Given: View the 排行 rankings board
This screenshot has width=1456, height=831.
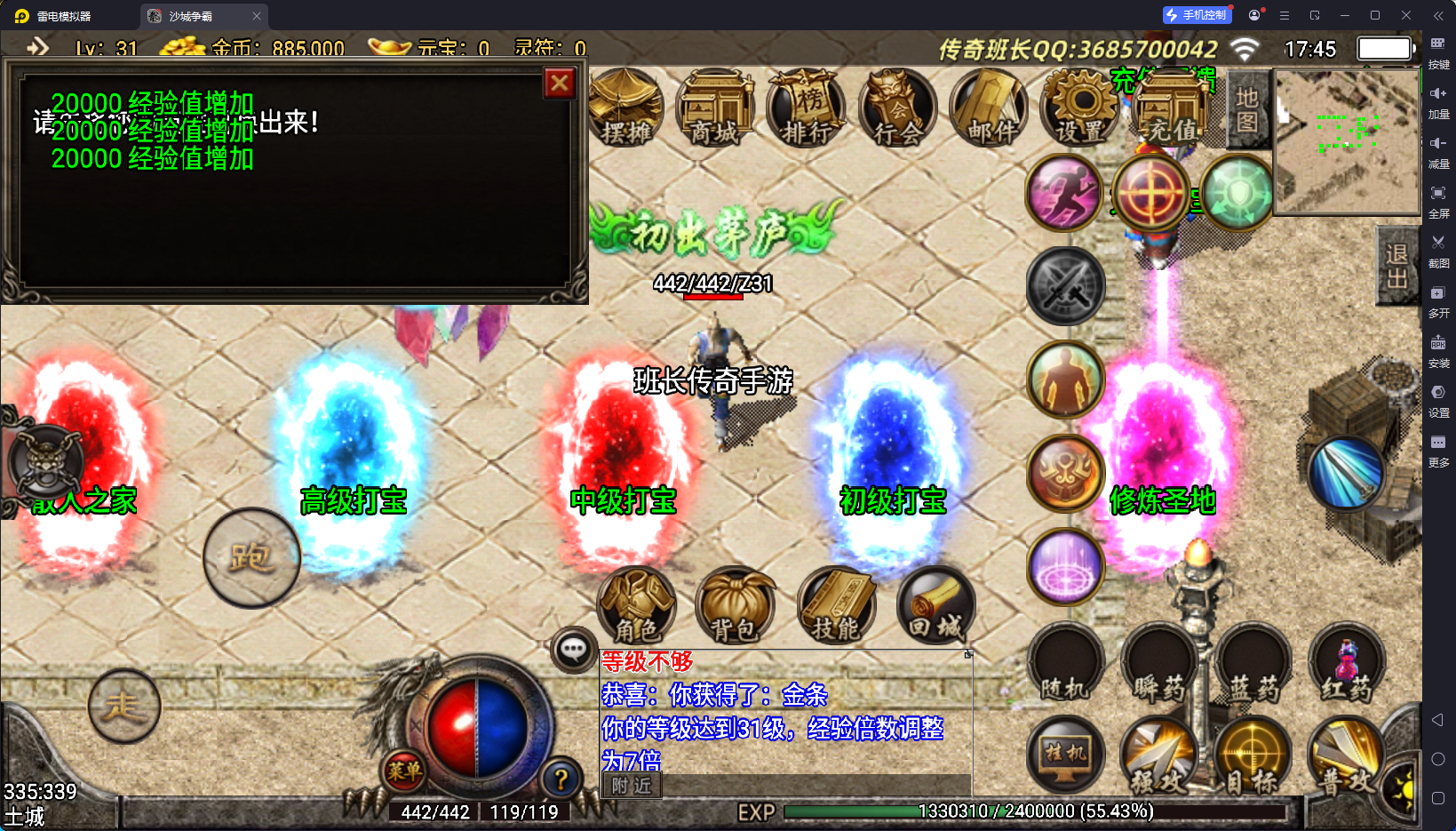Looking at the screenshot, I should (x=807, y=108).
